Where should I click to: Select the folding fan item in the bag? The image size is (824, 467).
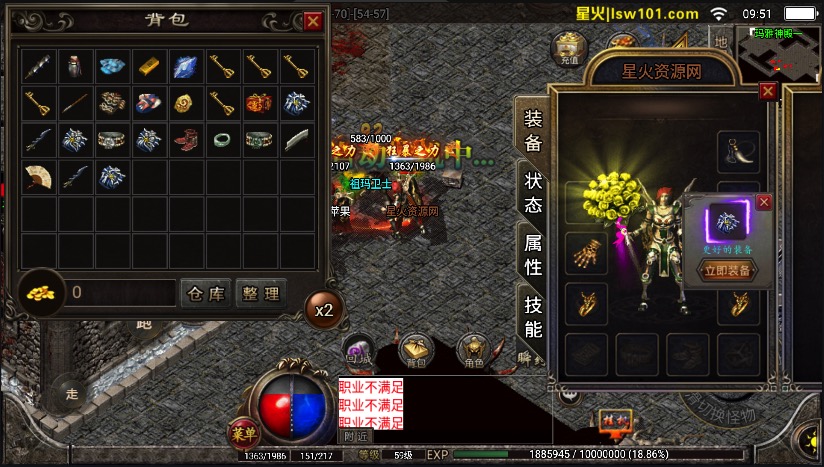[37, 177]
